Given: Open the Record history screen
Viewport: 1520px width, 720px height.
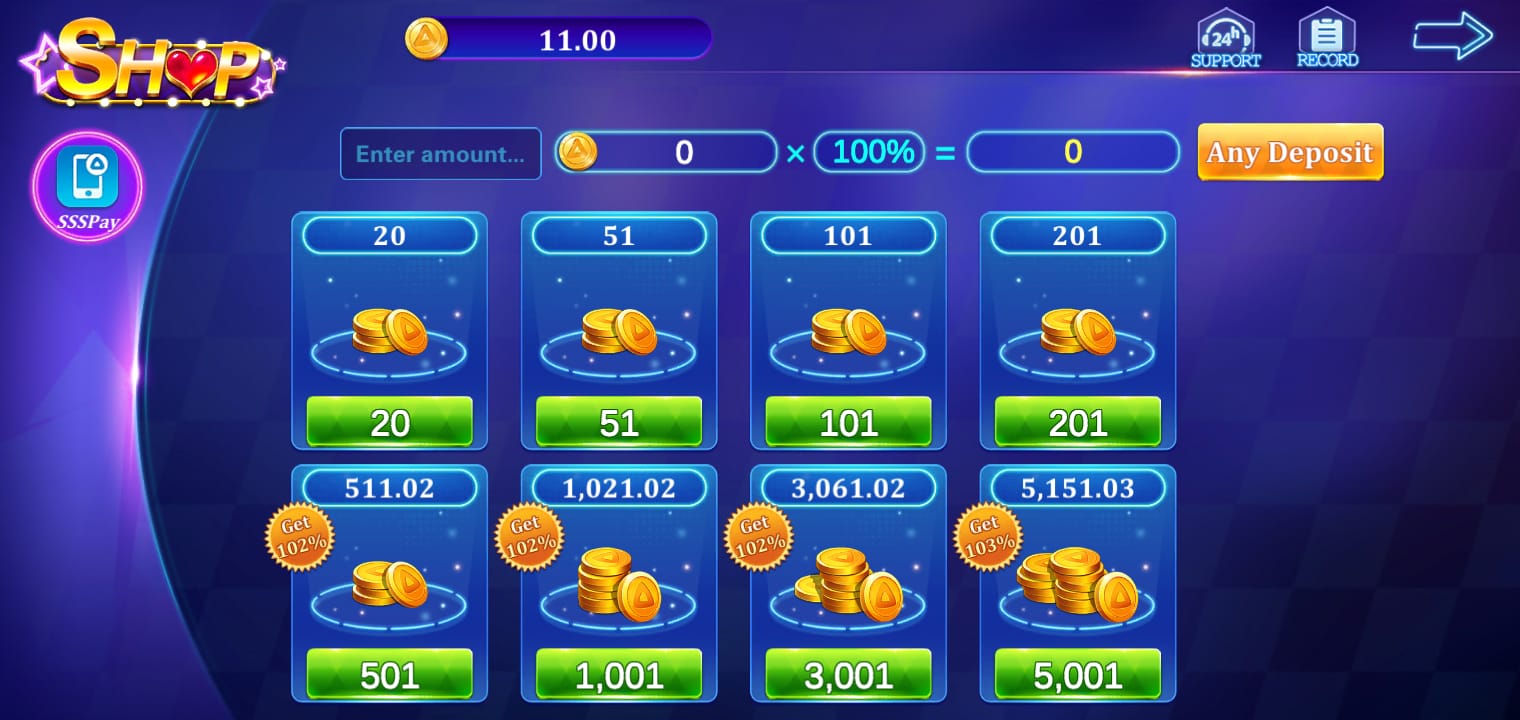Looking at the screenshot, I should pyautogui.click(x=1327, y=40).
